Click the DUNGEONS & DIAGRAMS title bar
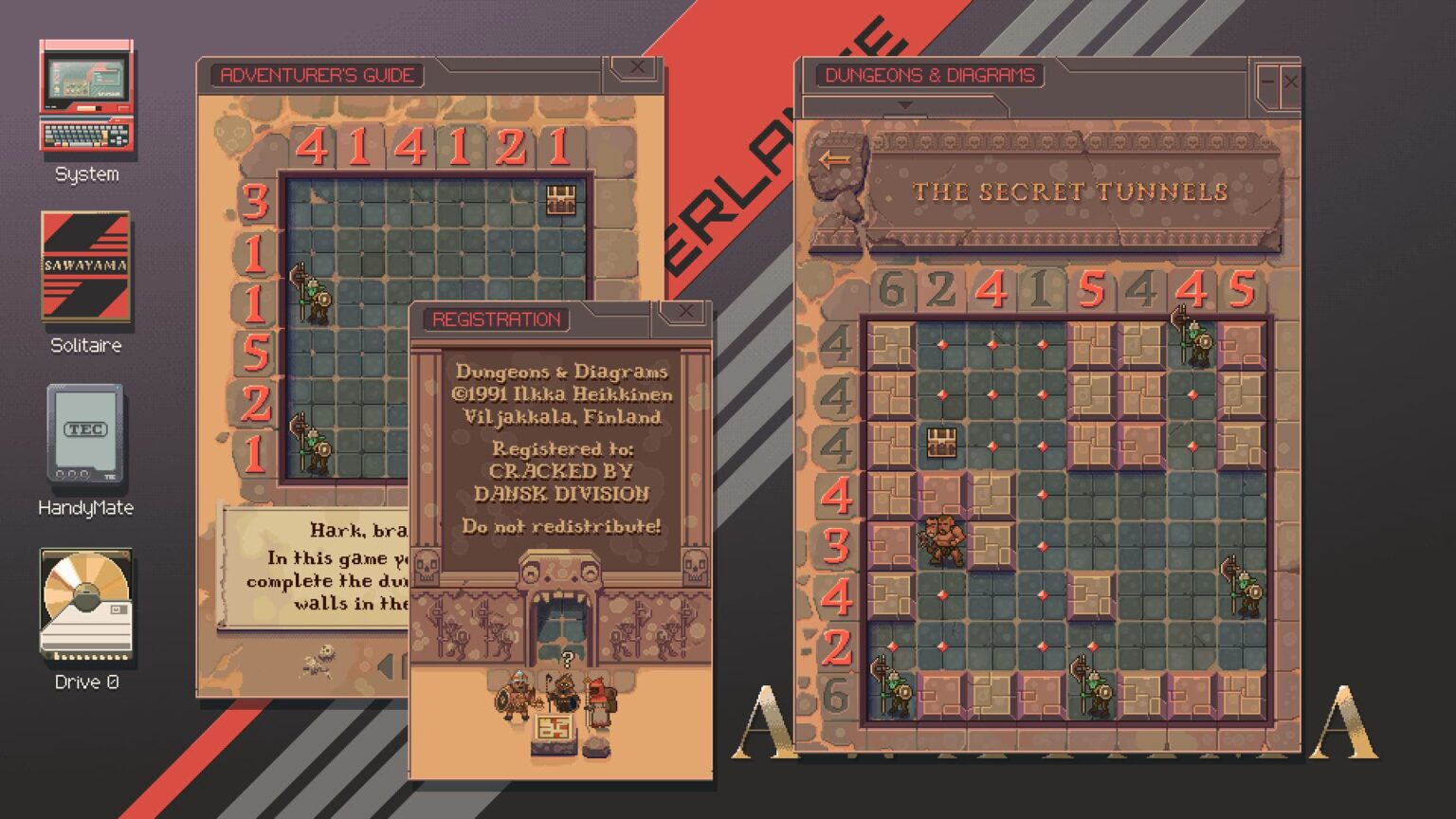The height and width of the screenshot is (819, 1456). 924,76
